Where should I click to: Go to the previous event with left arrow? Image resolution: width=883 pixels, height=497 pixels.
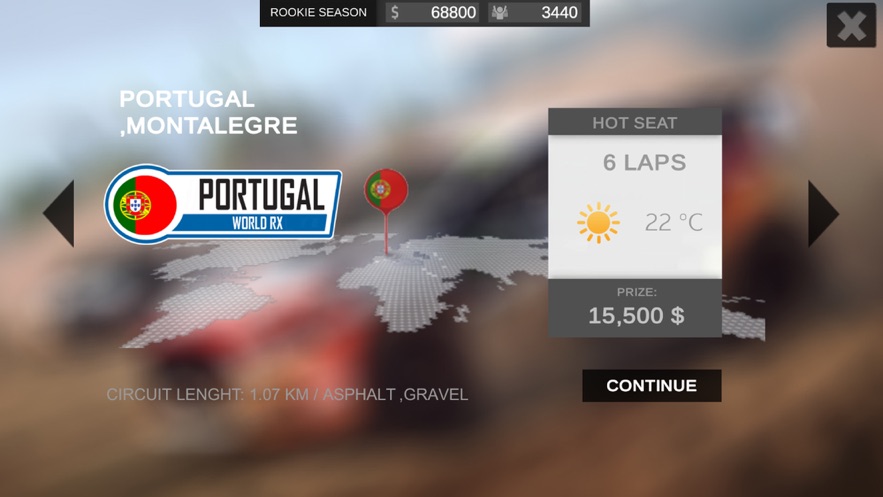click(60, 213)
